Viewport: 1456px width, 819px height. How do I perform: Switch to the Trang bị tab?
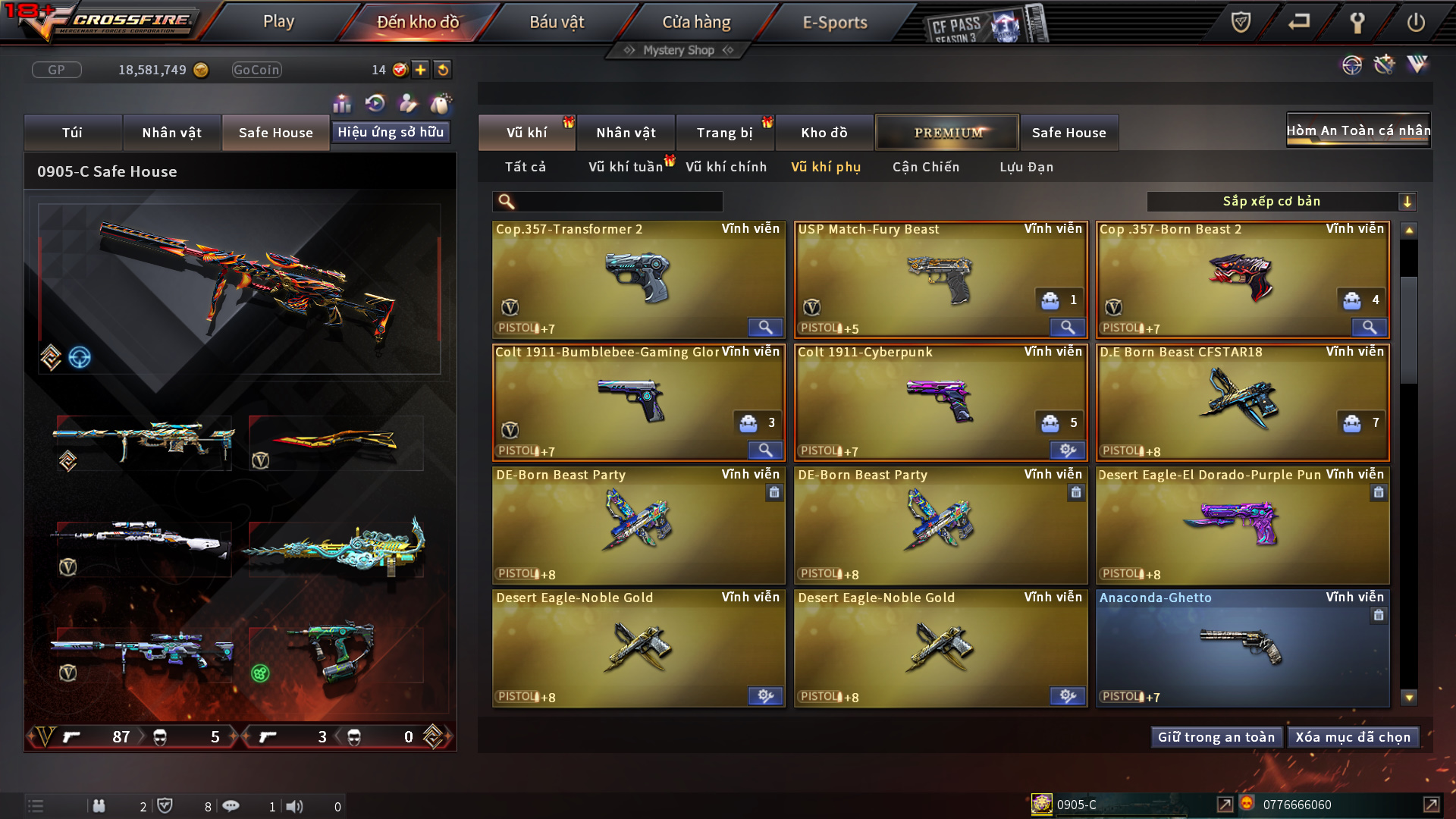[x=724, y=133]
